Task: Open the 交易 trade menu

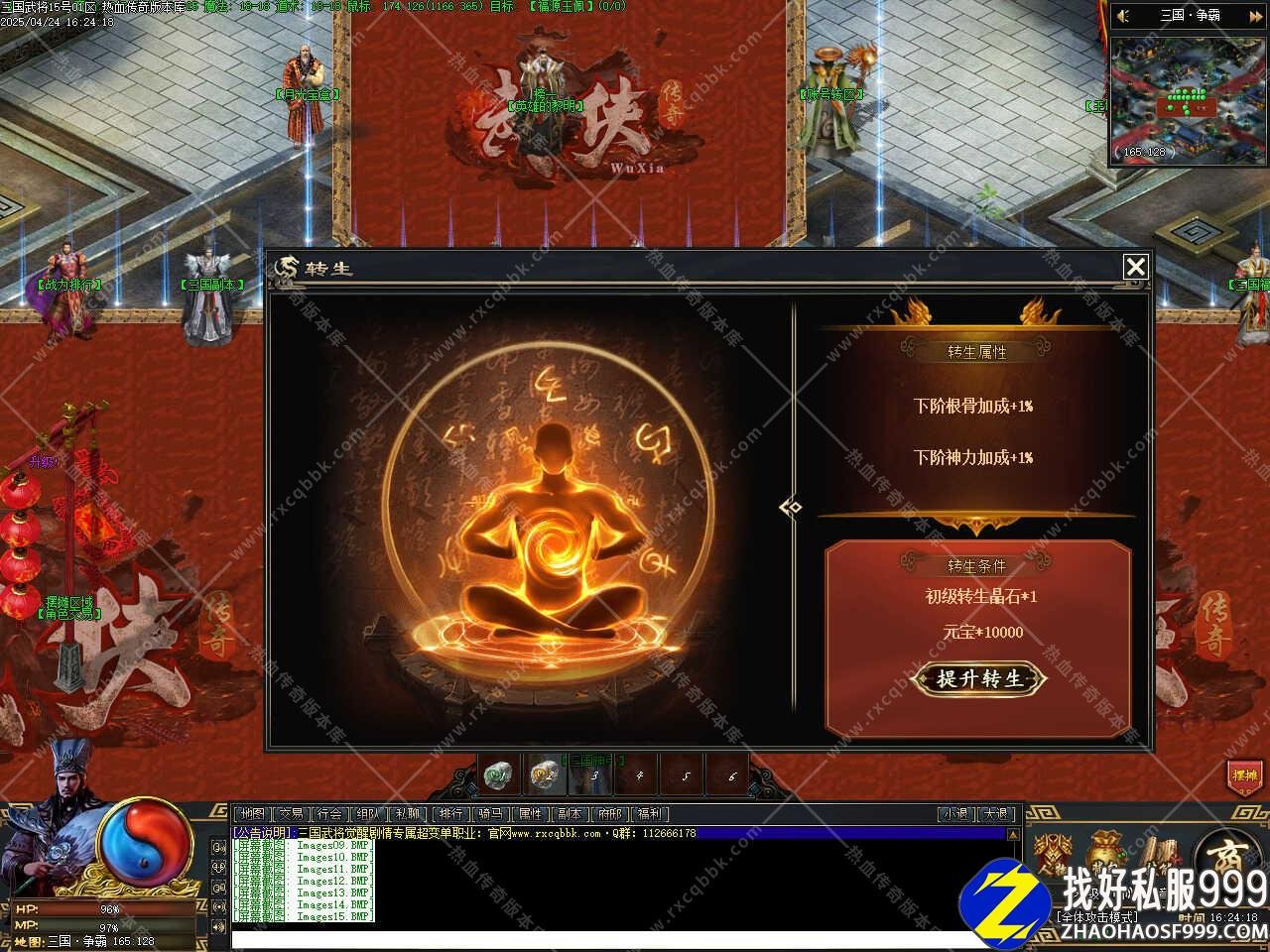Action: tap(292, 813)
